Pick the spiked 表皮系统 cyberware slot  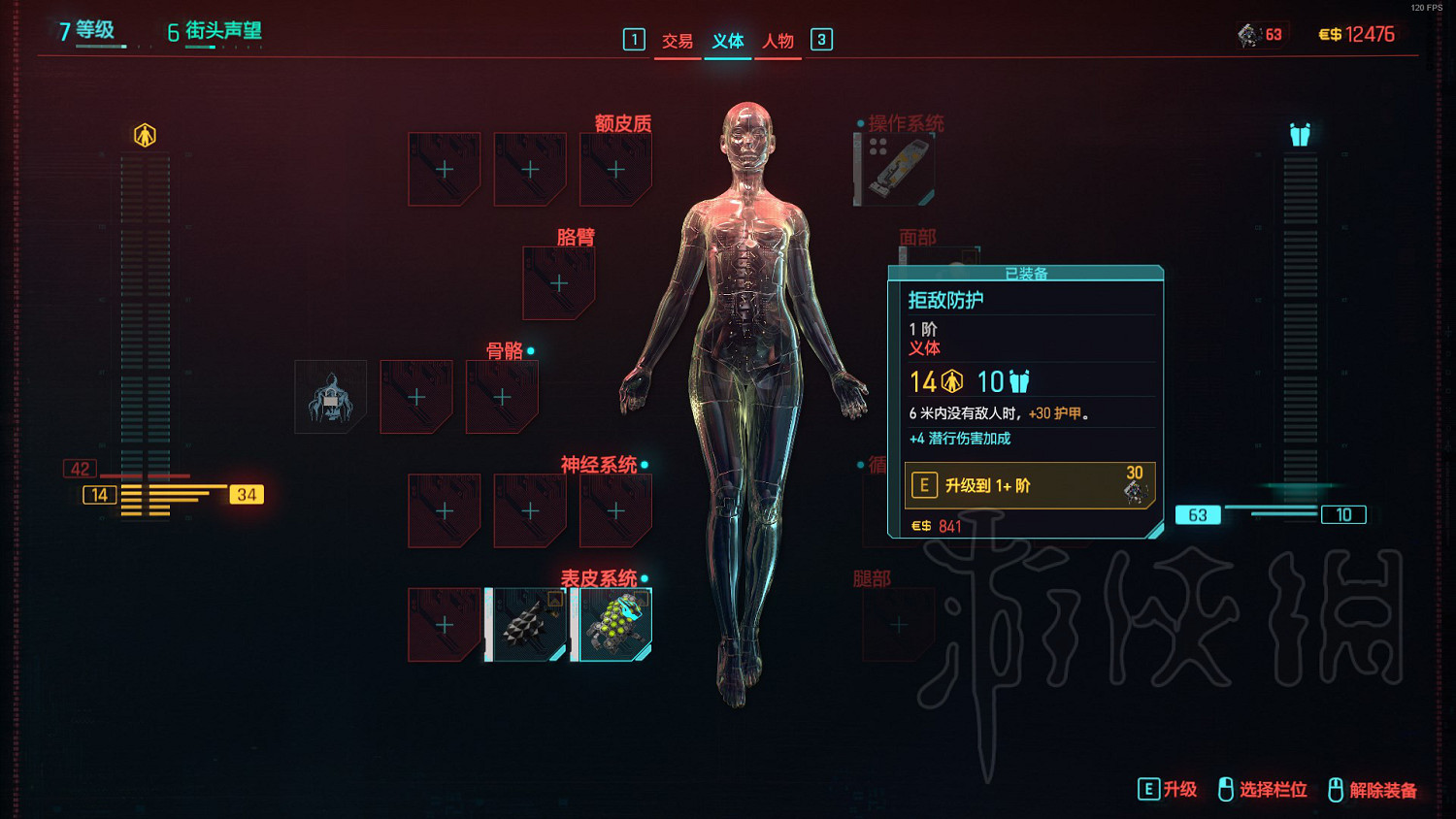pyautogui.click(x=530, y=625)
